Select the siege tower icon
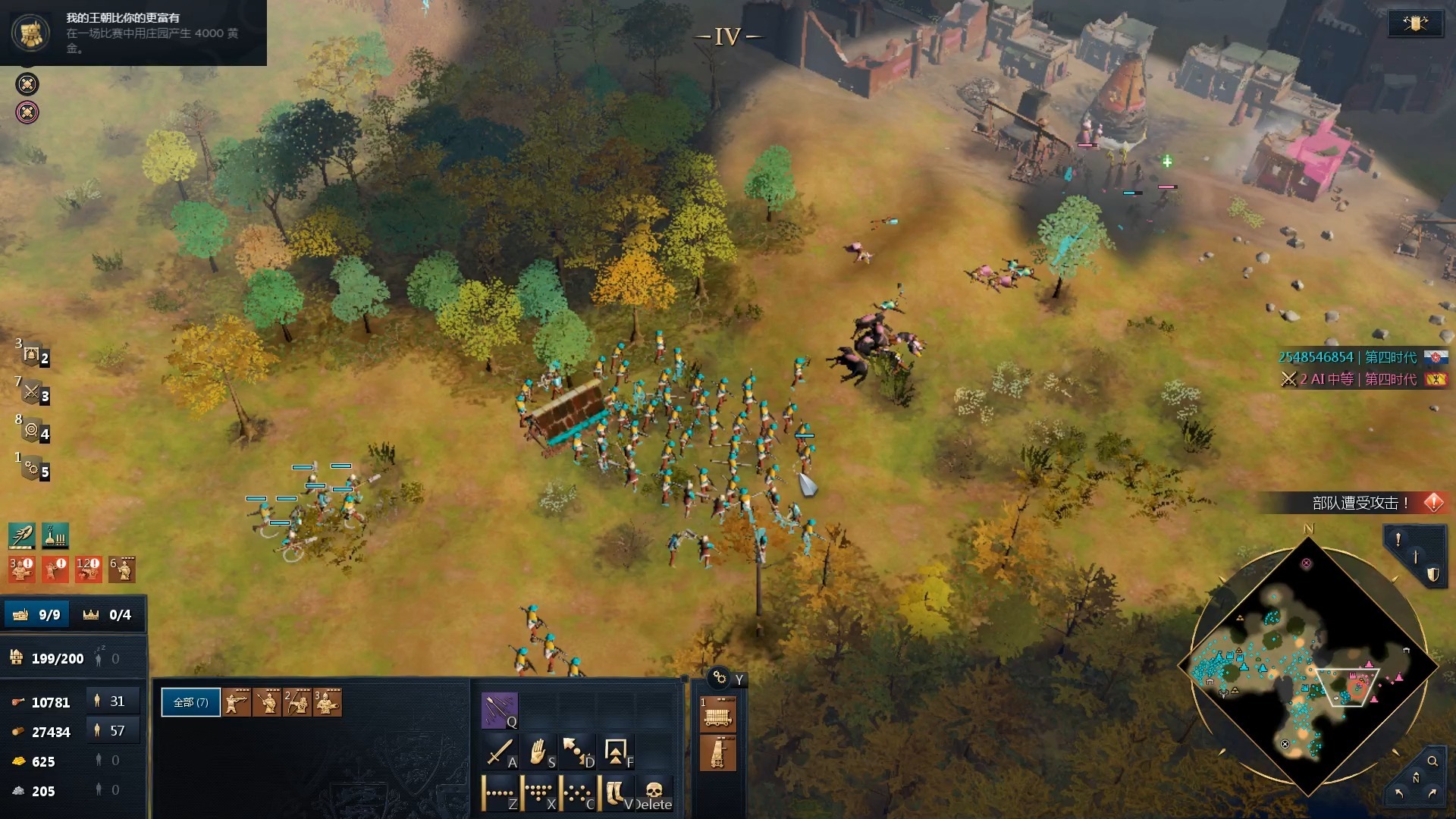 pyautogui.click(x=717, y=753)
